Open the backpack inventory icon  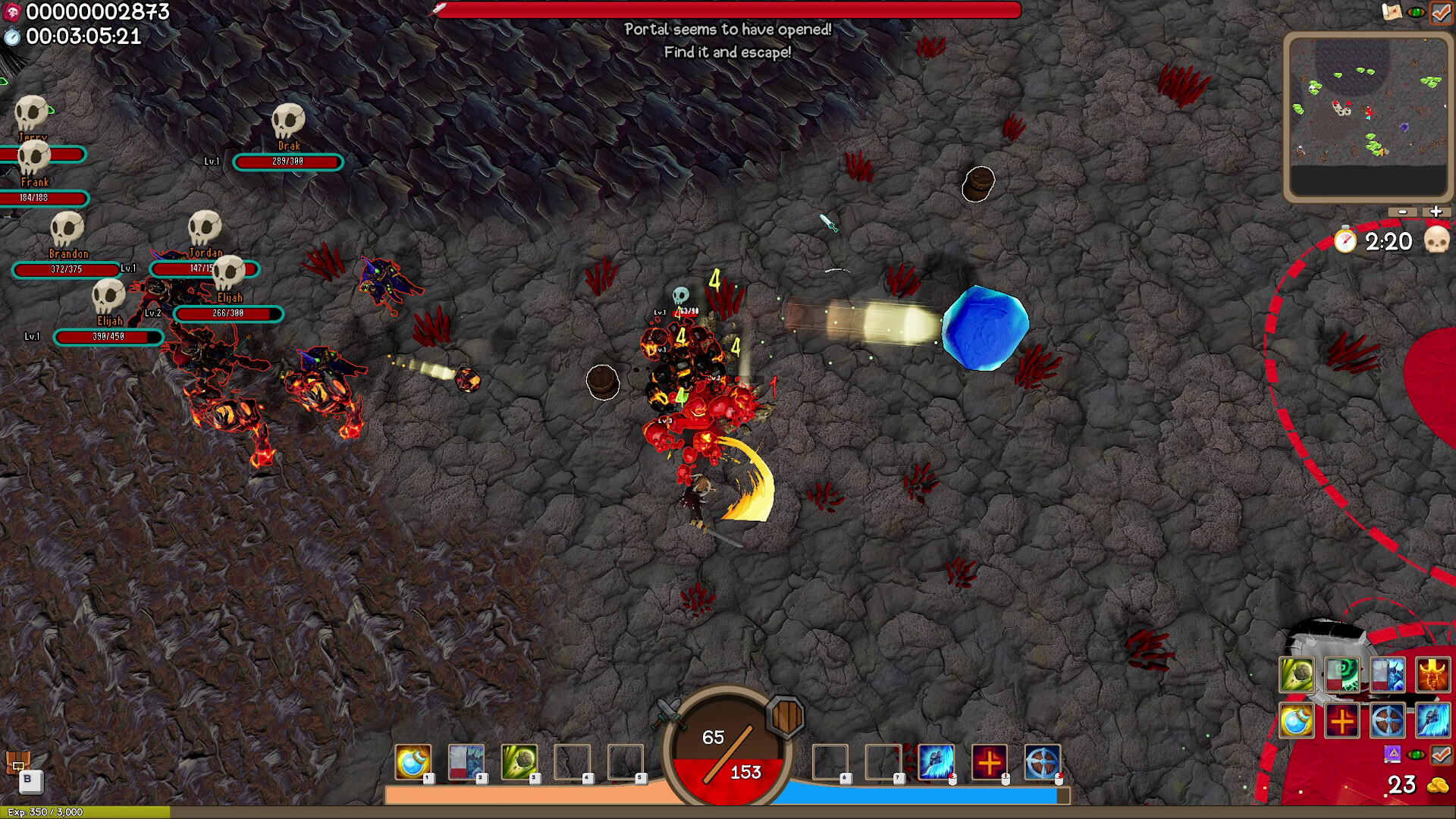coord(17,761)
